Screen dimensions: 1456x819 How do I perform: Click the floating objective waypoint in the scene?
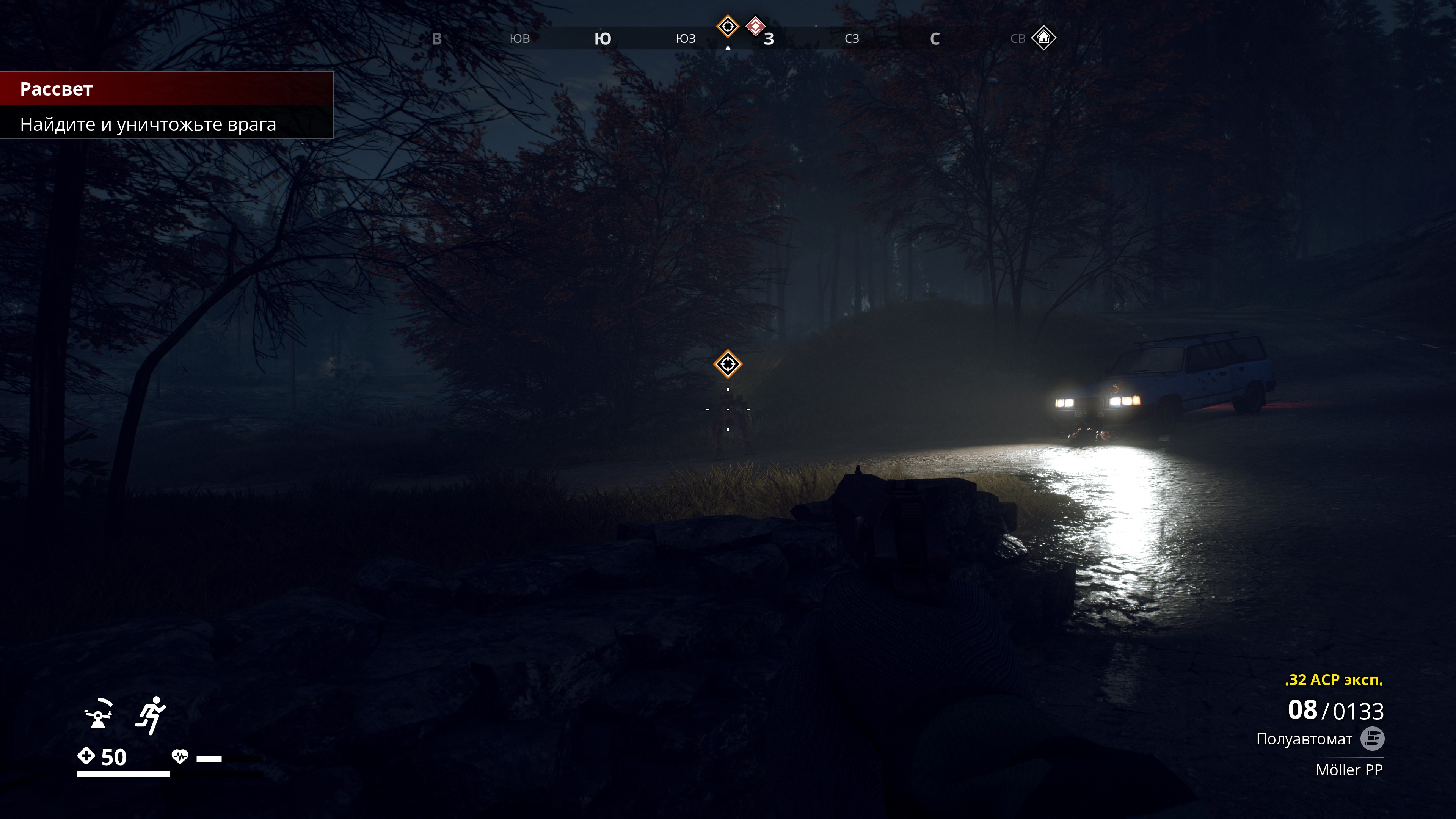728,364
